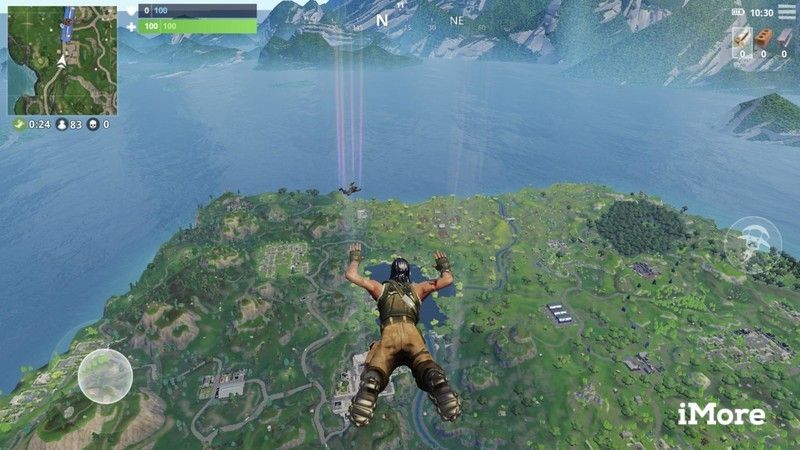
Task: Tap the glider deploy button
Action: (753, 243)
